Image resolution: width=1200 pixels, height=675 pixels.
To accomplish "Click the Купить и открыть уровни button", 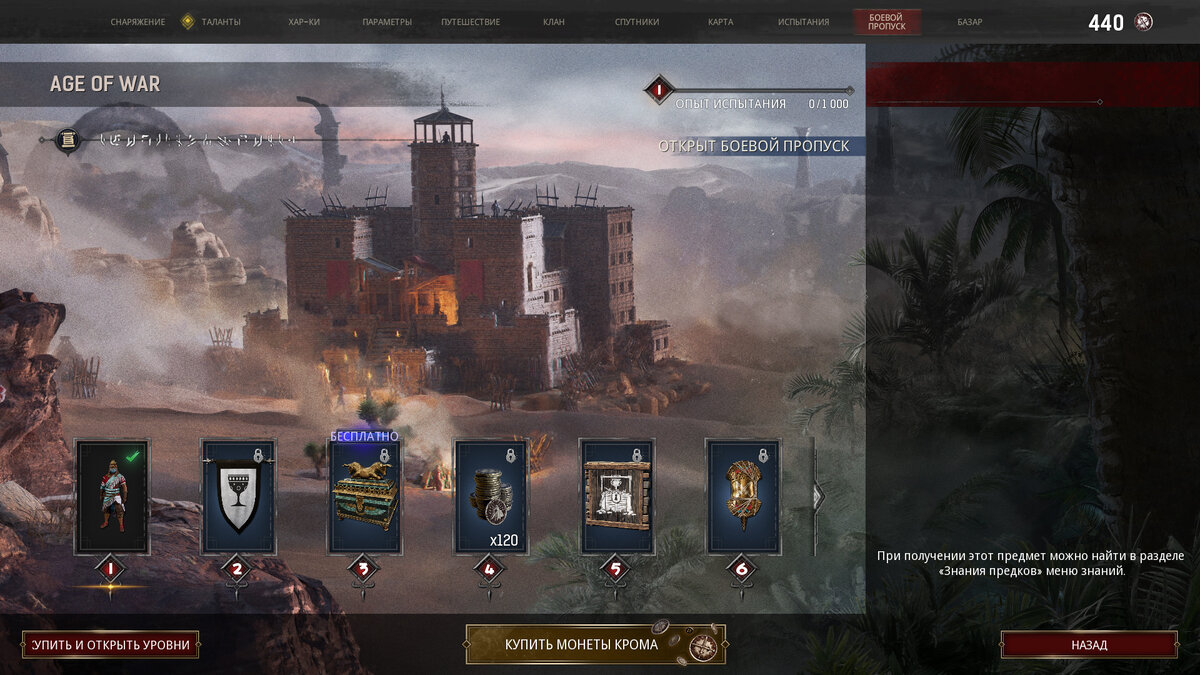I will [x=110, y=645].
